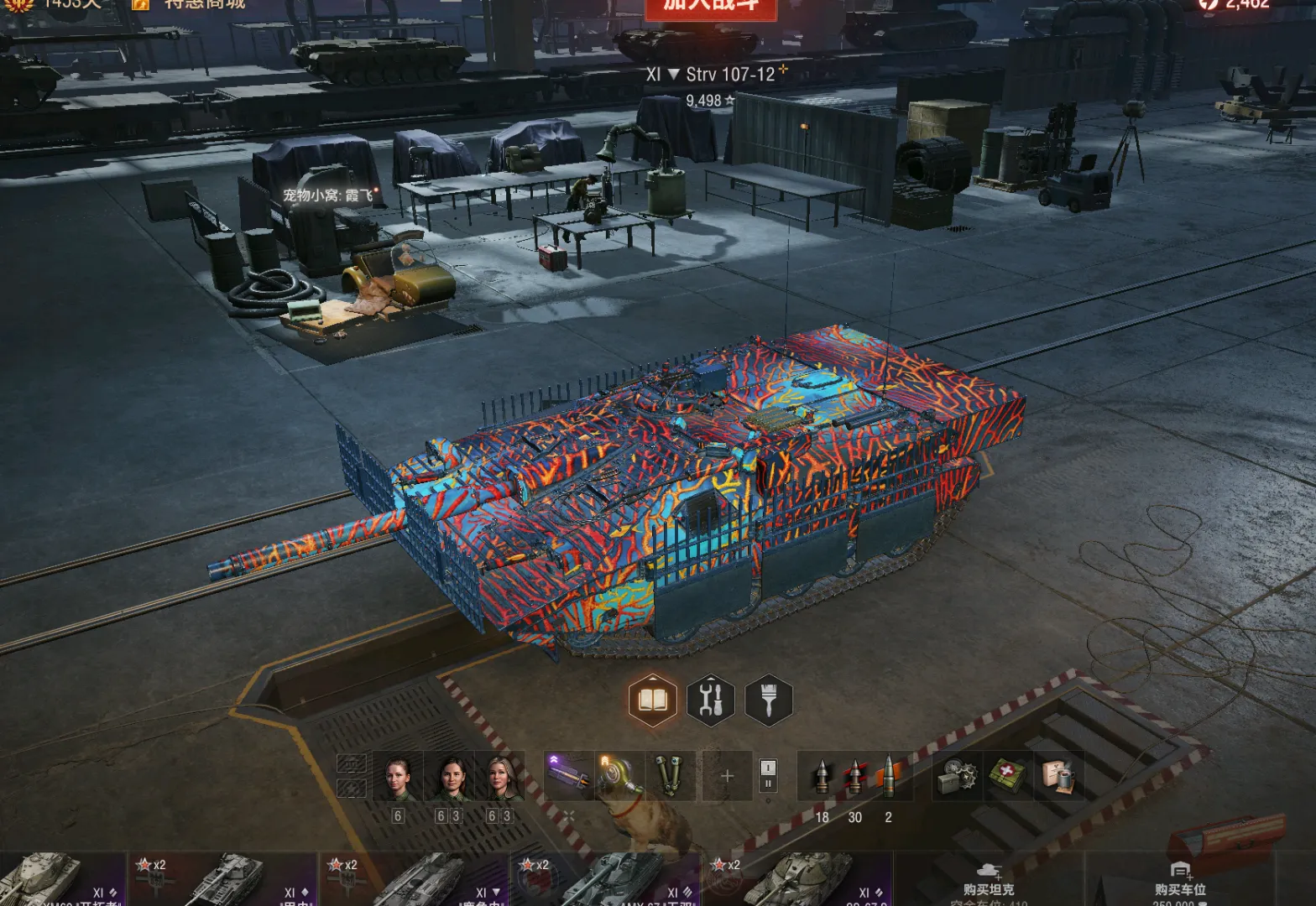Click the binocular optics equipment slot
The height and width of the screenshot is (906, 1316).
669,774
